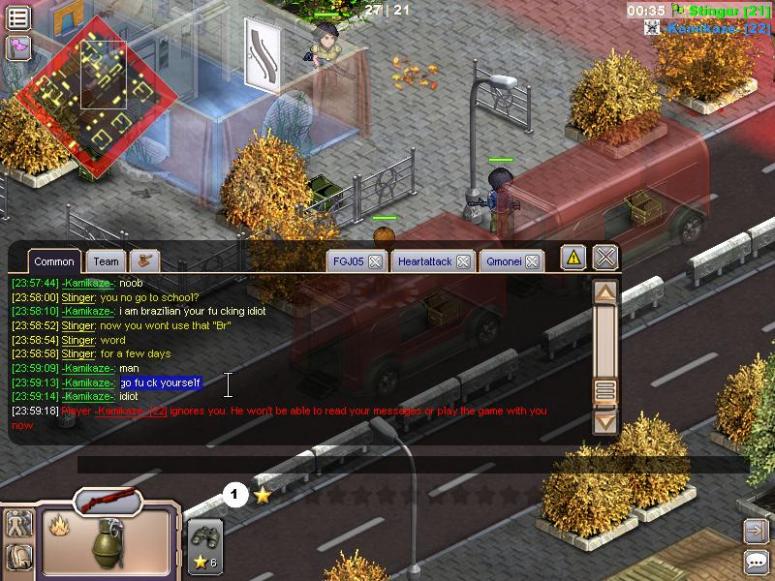
Task: Use the binoculars item
Action: click(205, 540)
